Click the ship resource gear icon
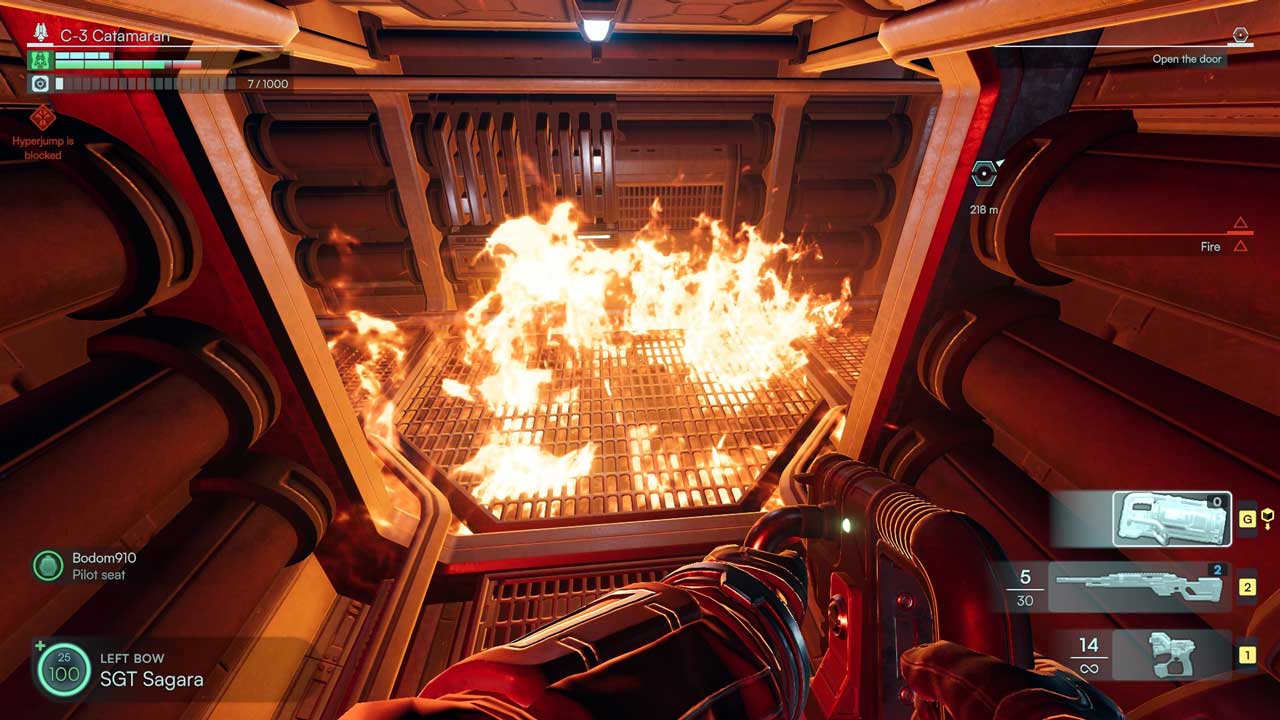The image size is (1280, 720). point(40,84)
